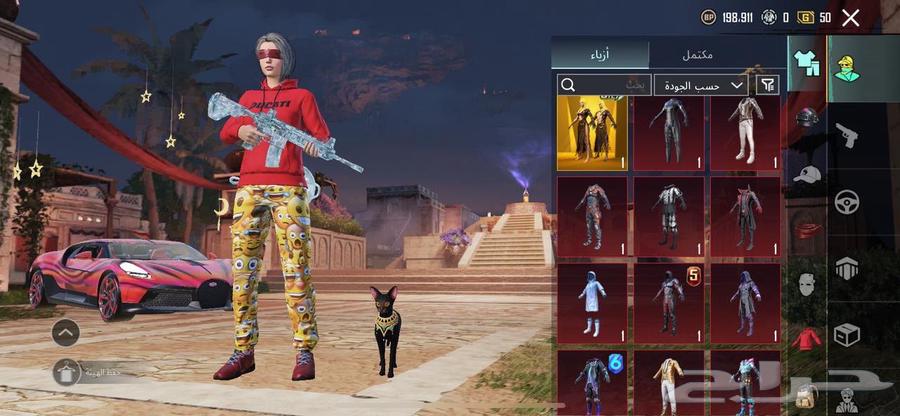This screenshot has height=416, width=900.
Task: Open the pistol weapon skins category
Action: tap(848, 134)
